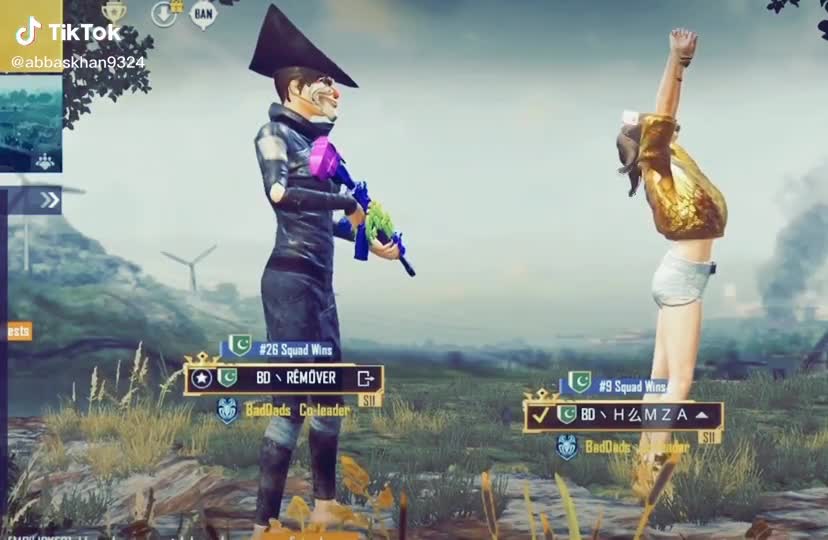
Task: Tap the download arrow icon
Action: pyautogui.click(x=164, y=14)
